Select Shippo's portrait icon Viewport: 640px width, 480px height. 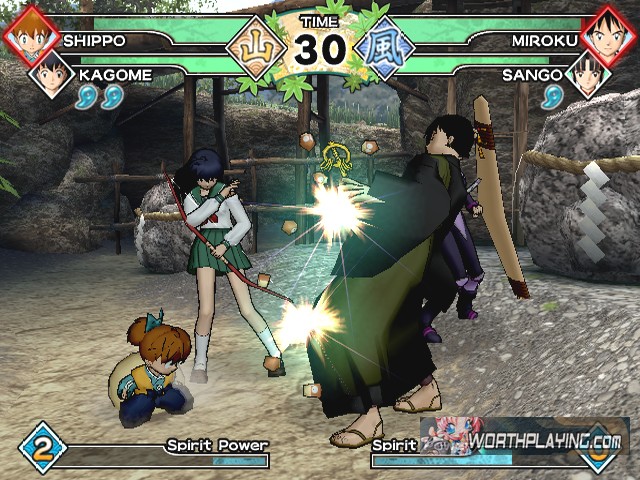pos(30,33)
